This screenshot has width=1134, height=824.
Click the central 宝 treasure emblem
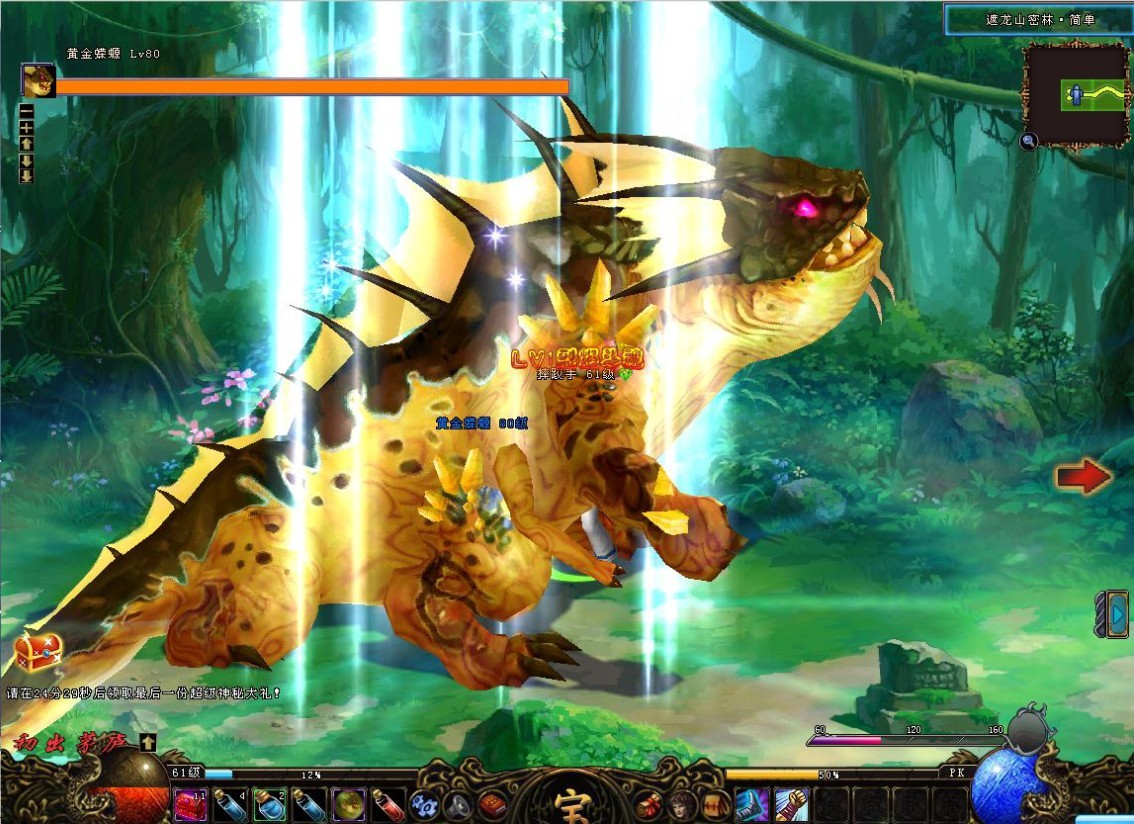click(x=568, y=802)
